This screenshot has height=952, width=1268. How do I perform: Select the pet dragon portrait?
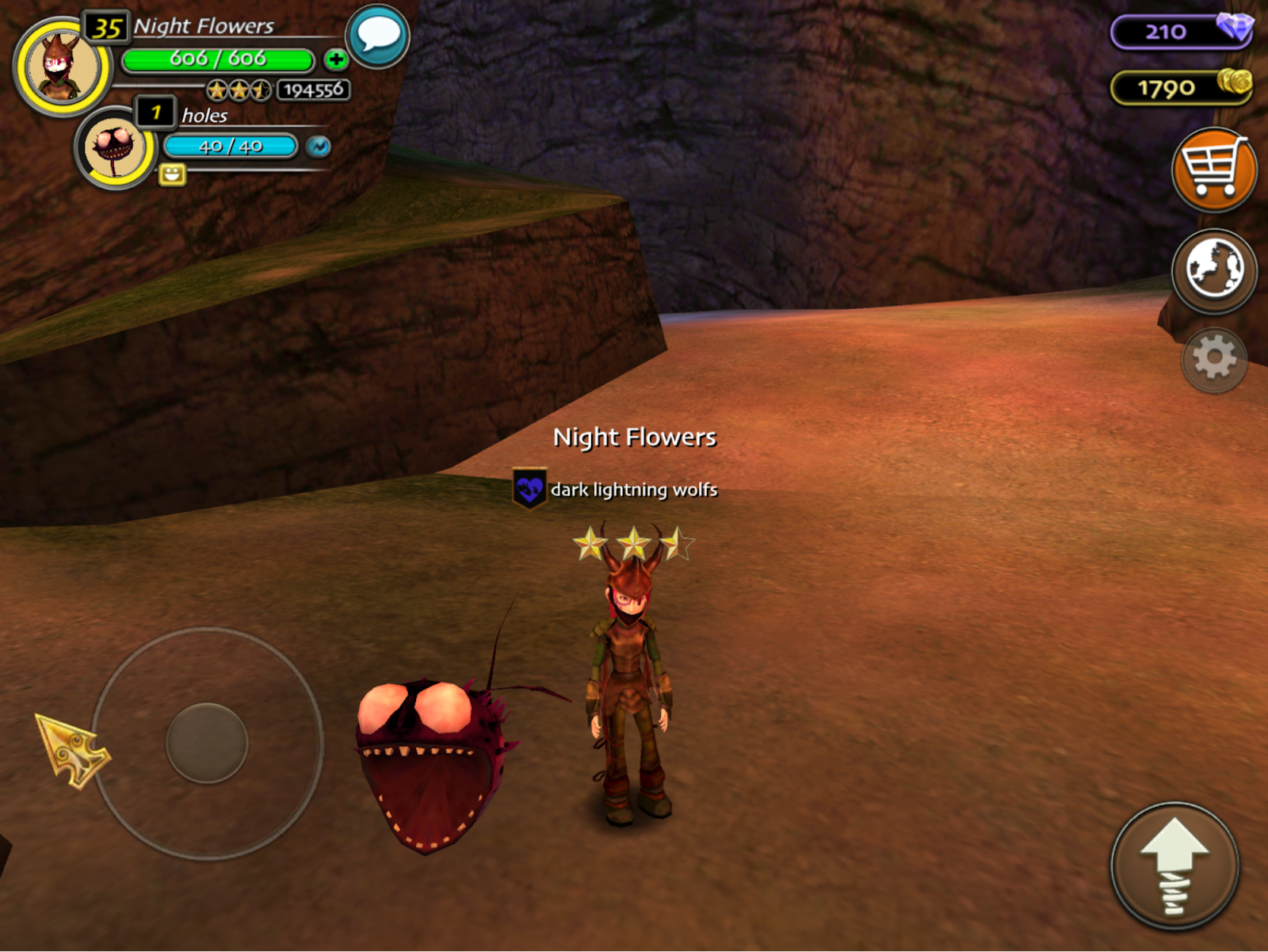click(x=116, y=148)
